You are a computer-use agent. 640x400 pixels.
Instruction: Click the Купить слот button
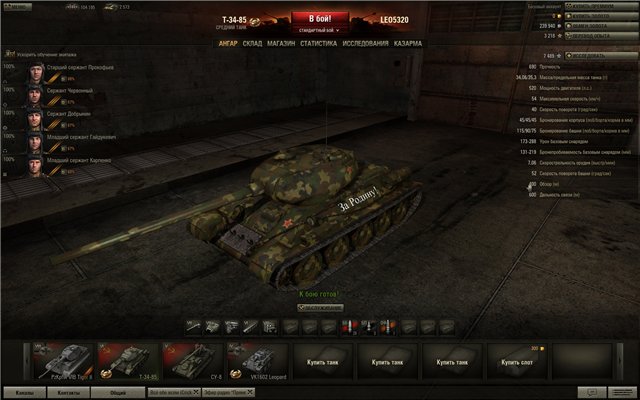click(519, 361)
